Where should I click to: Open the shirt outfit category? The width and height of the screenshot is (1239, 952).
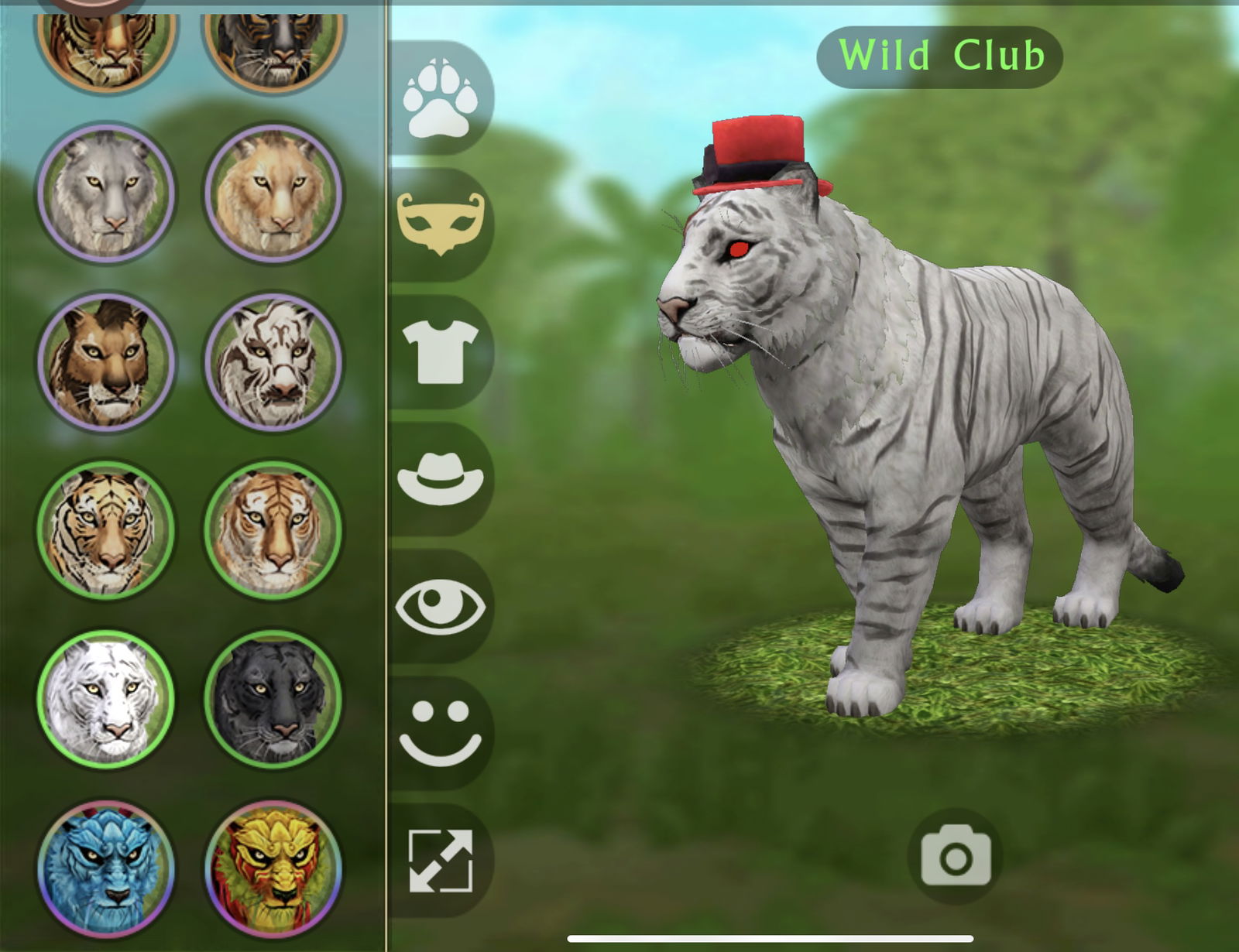point(441,352)
